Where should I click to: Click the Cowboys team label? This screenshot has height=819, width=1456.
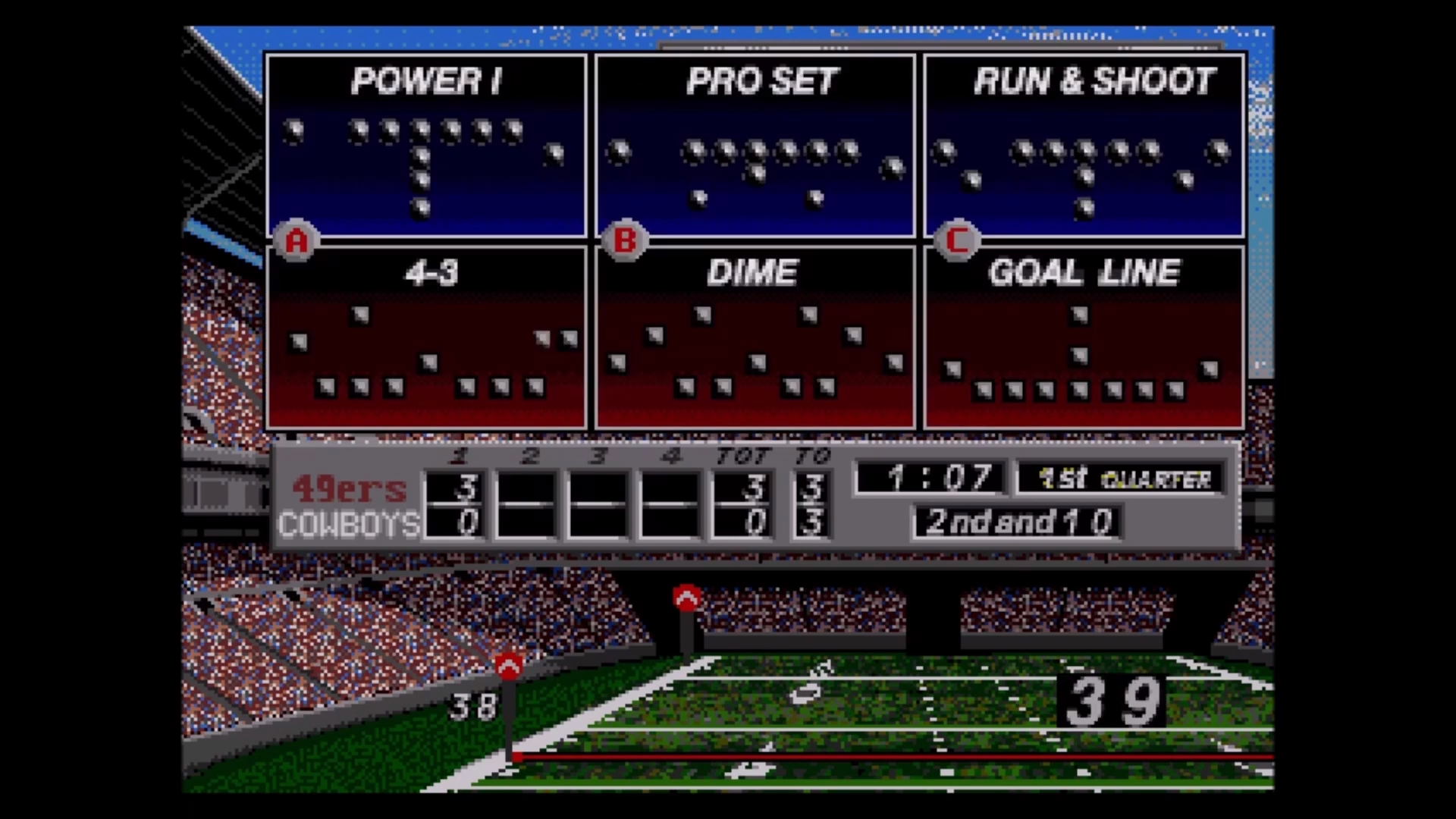(x=348, y=525)
